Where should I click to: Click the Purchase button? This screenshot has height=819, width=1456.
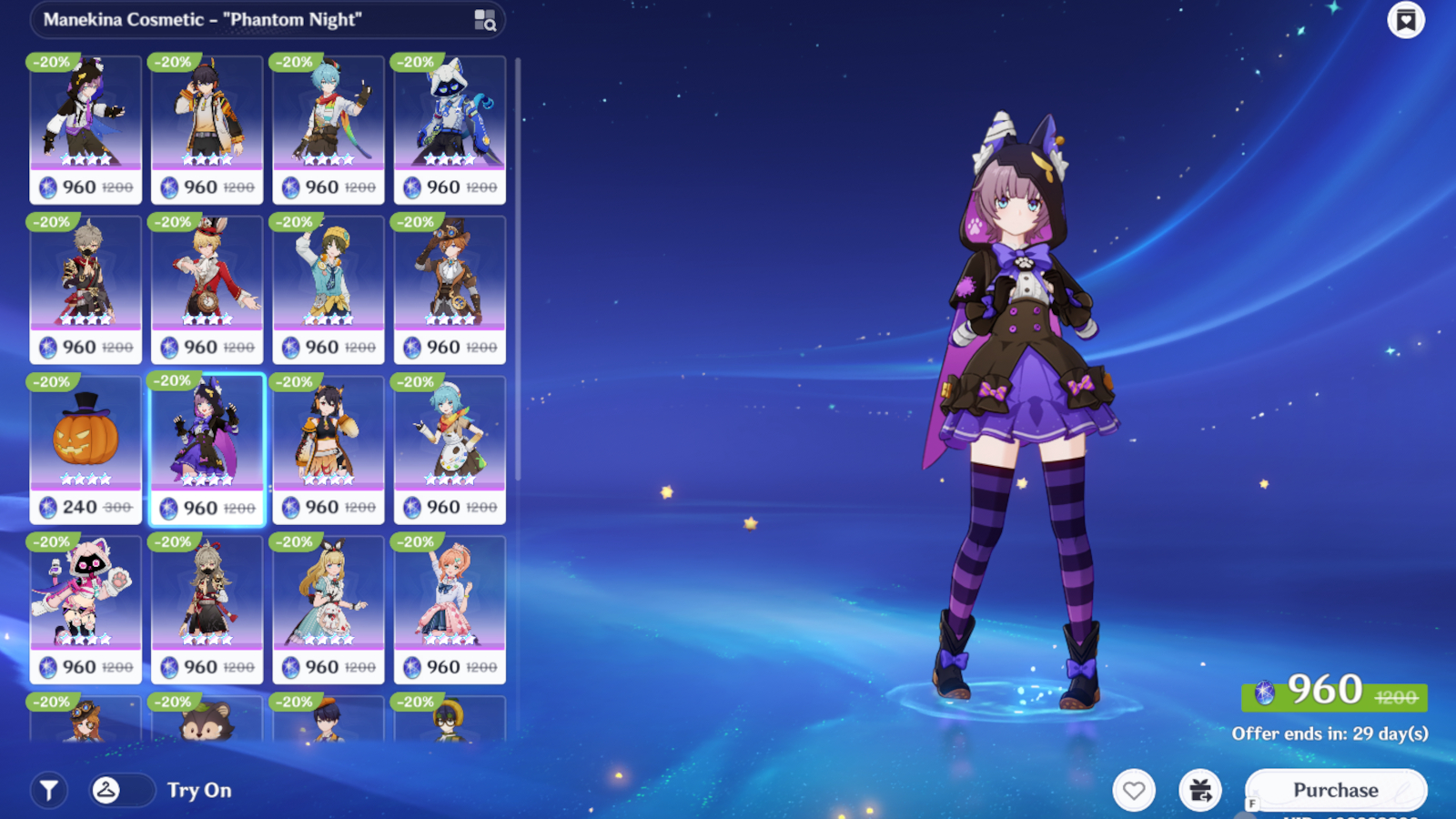point(1337,788)
